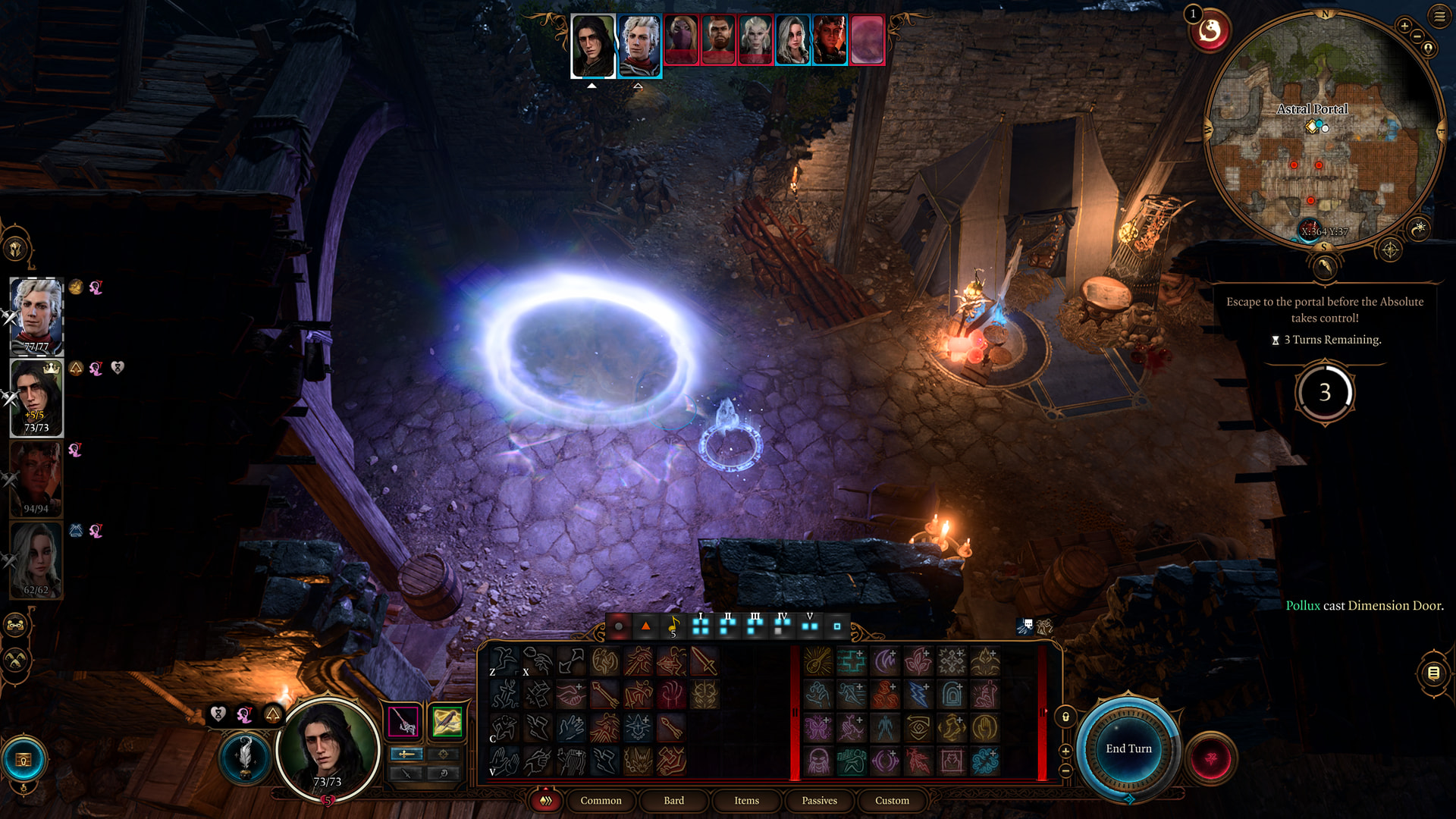Show the Passives hotbar tab

pos(819,801)
